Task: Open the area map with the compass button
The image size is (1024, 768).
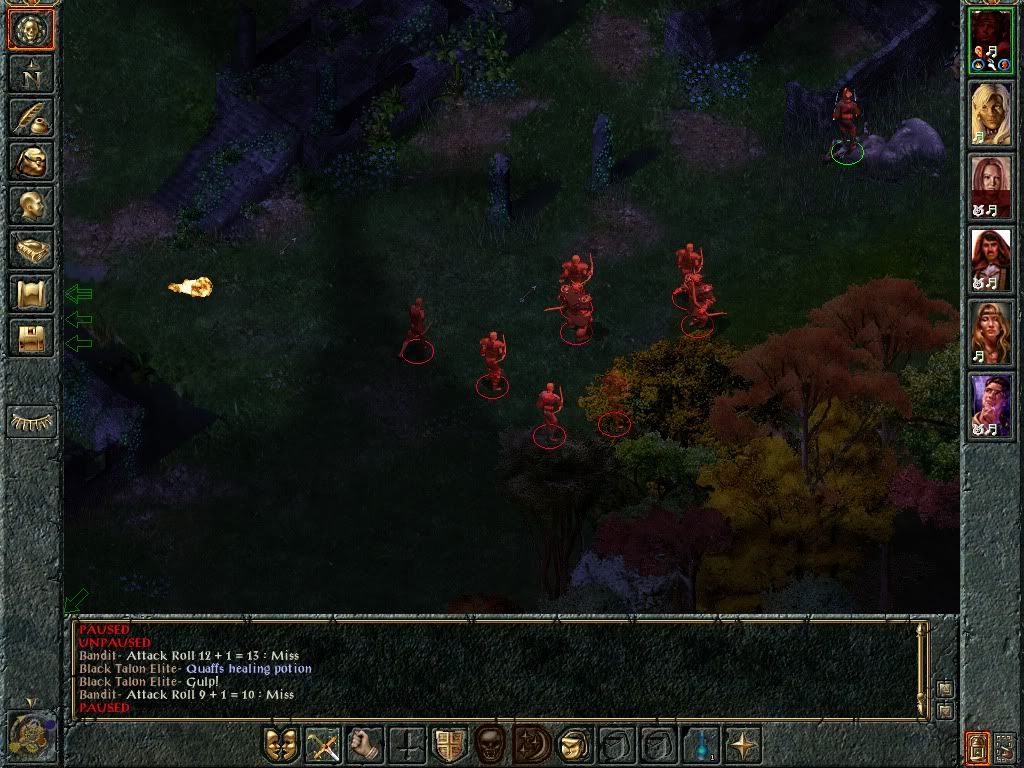Action: click(x=31, y=73)
